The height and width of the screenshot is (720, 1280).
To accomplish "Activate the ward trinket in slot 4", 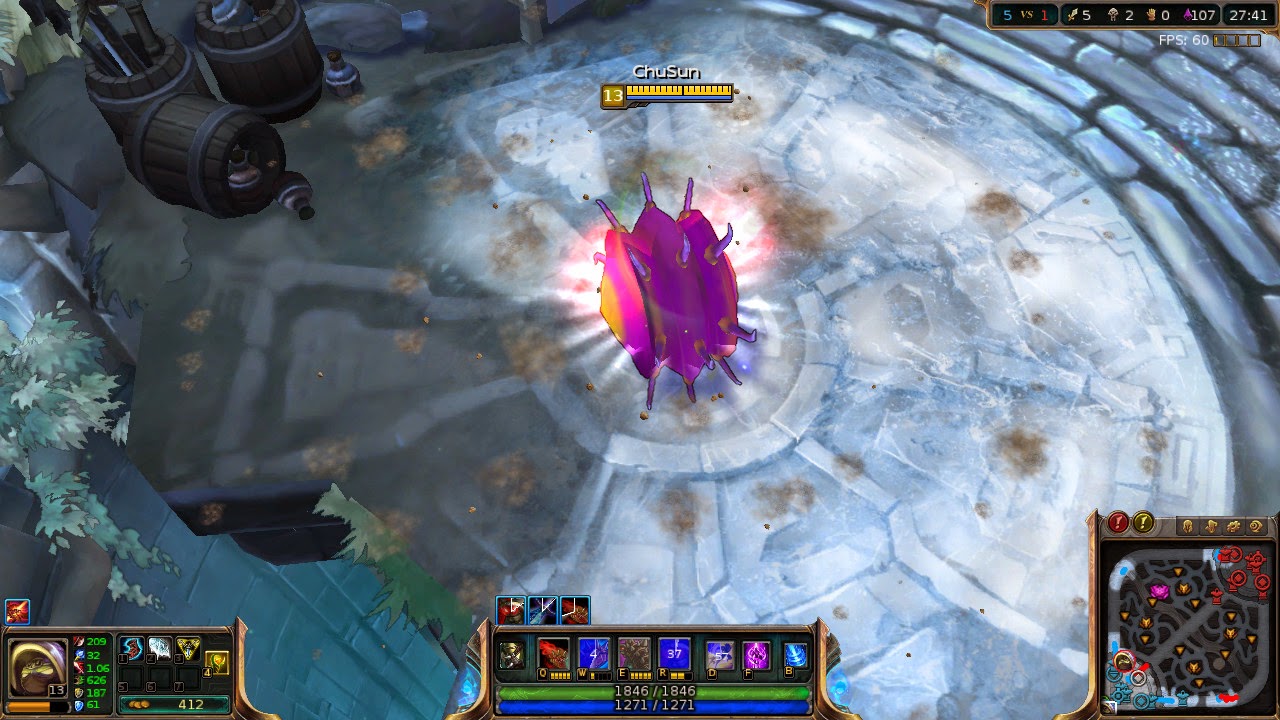I will [x=216, y=662].
